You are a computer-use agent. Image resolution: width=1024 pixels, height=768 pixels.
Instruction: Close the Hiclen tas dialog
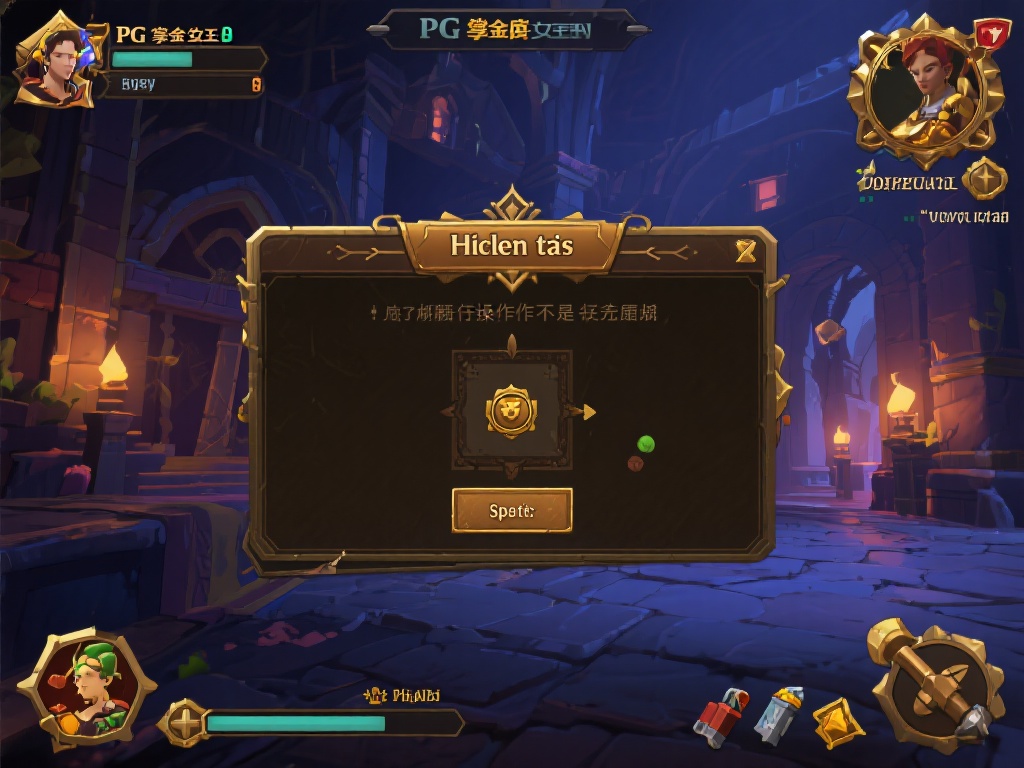tap(745, 250)
